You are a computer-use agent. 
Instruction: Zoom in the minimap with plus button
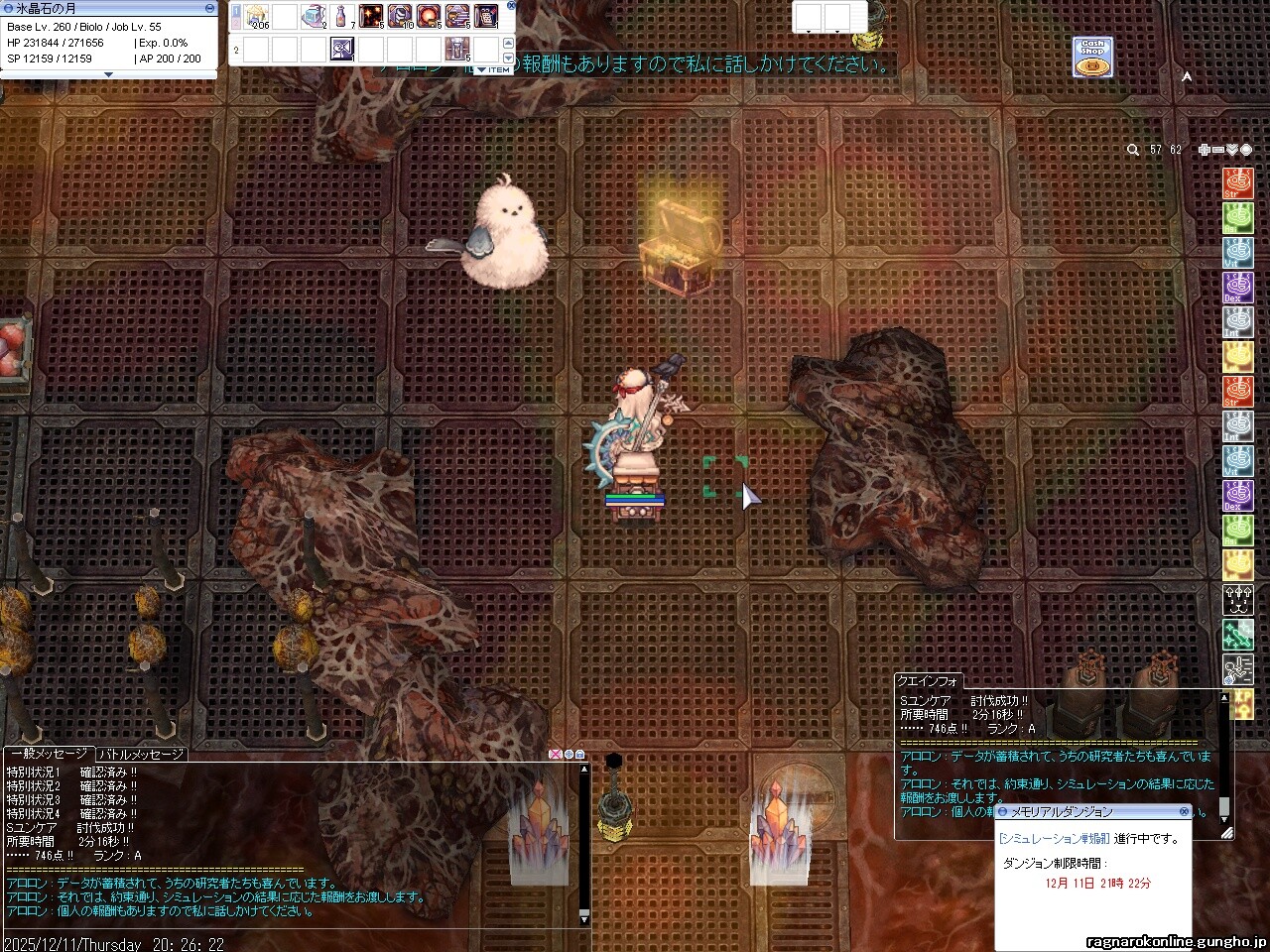[x=1204, y=150]
